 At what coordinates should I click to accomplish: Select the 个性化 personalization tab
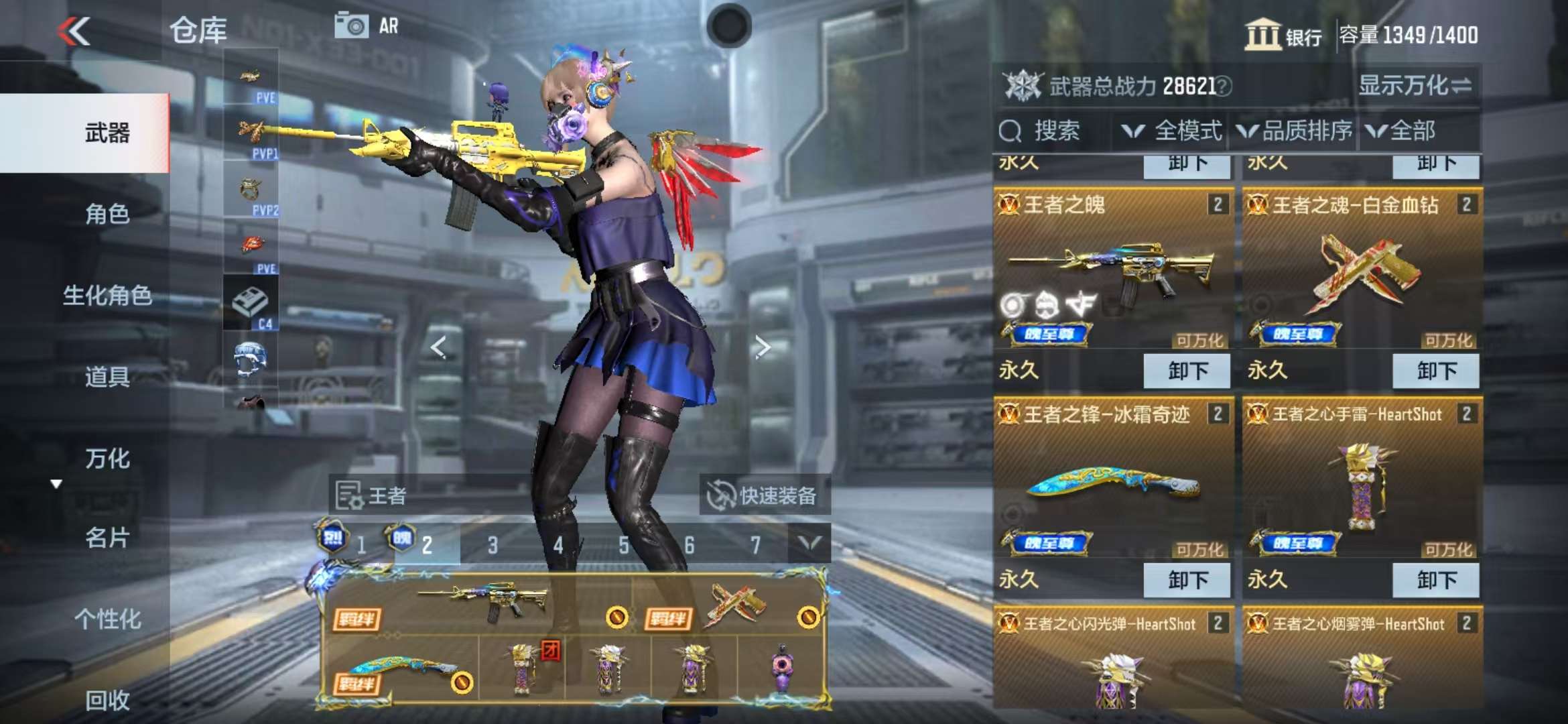tap(107, 619)
